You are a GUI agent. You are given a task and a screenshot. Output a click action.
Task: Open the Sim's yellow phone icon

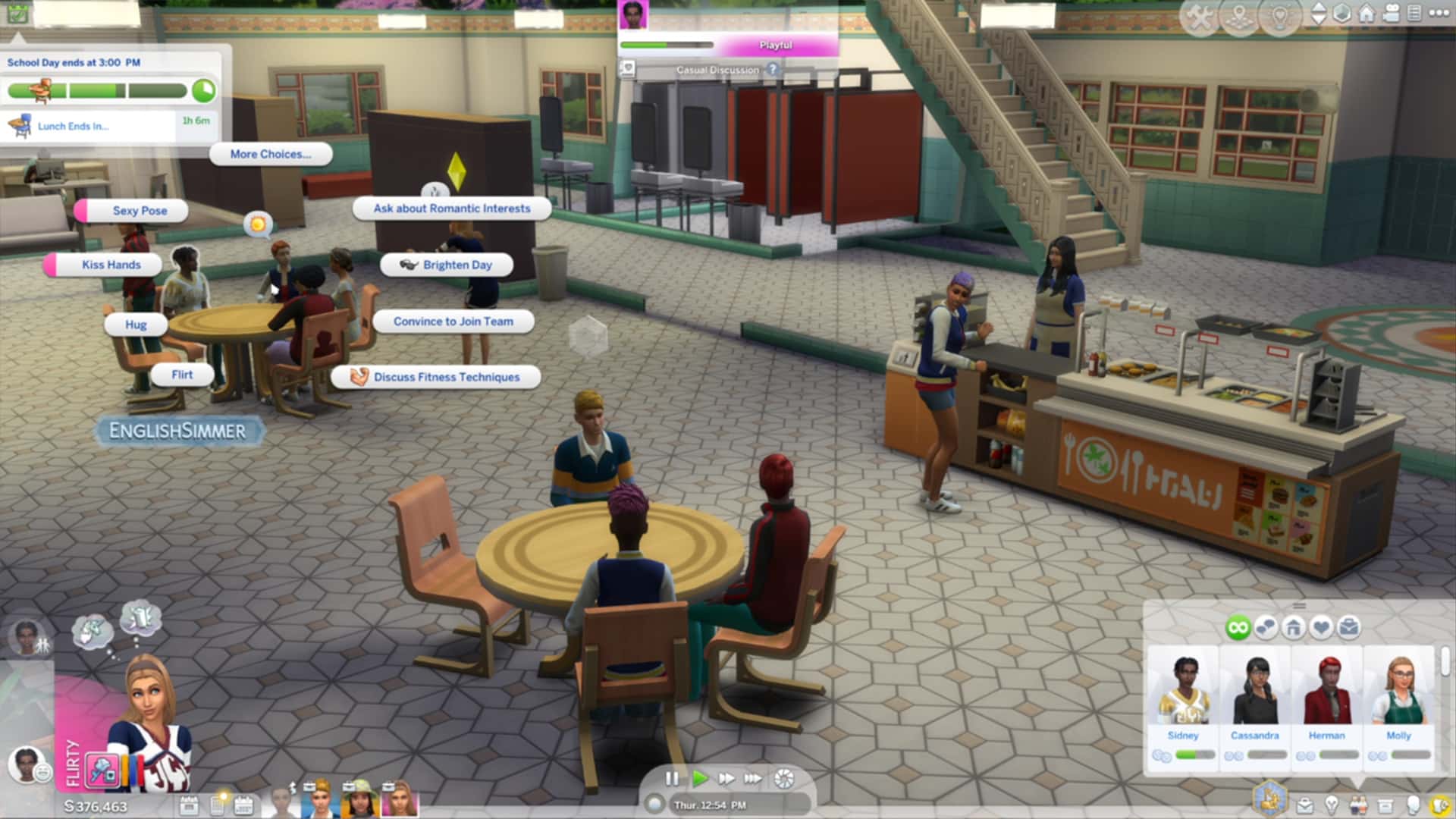click(1439, 805)
